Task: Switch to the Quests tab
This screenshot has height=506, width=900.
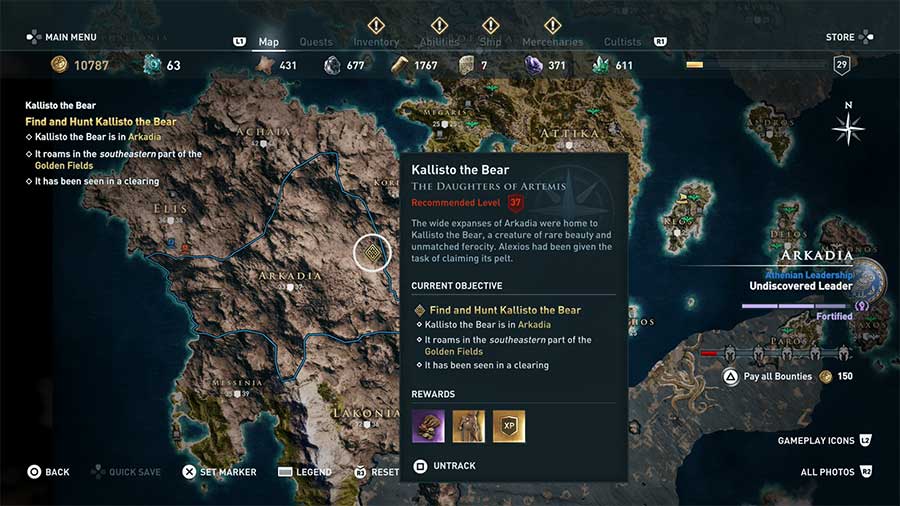Action: coord(316,42)
